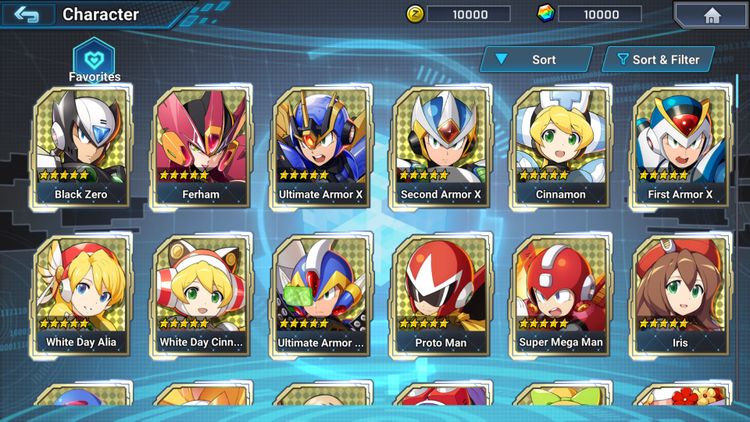Choose the Ferham character card

pyautogui.click(x=201, y=147)
